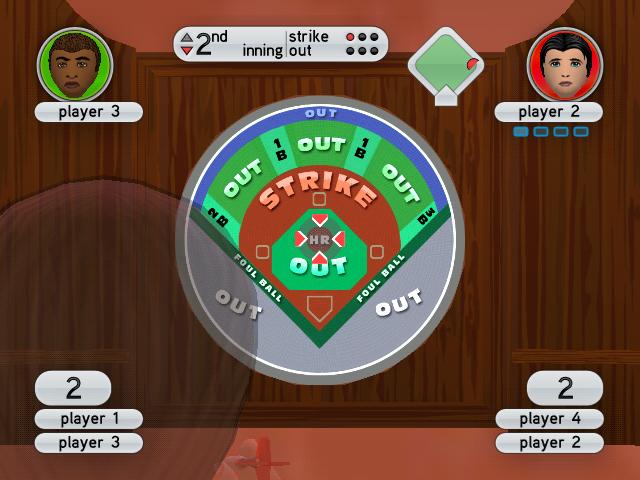Screen dimensions: 640x480
Task: Select the 2B wedge on the dartboard
Action: point(216,212)
